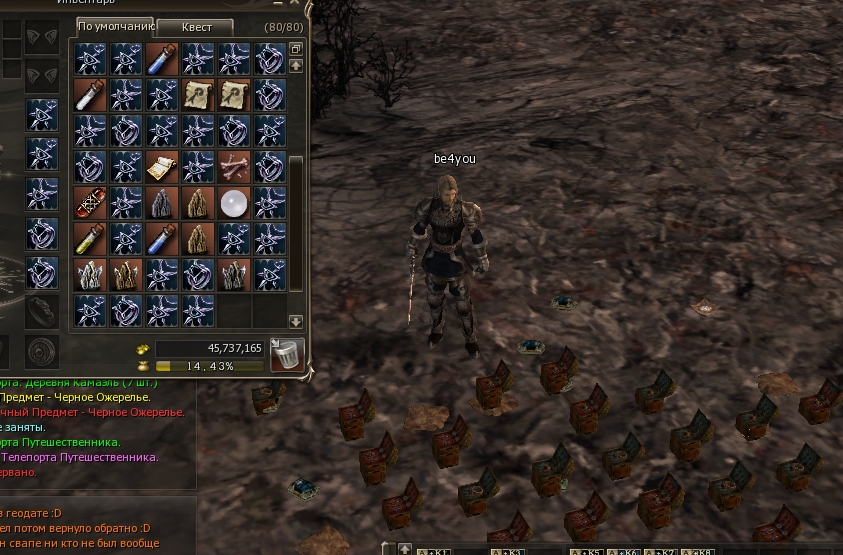Screen dimensions: 843x555
Task: Choose the yellow potion vial
Action: click(89, 239)
